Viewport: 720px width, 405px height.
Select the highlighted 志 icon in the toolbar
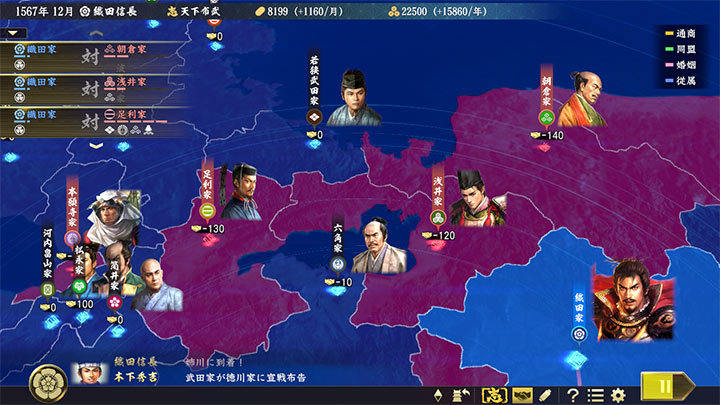(493, 395)
